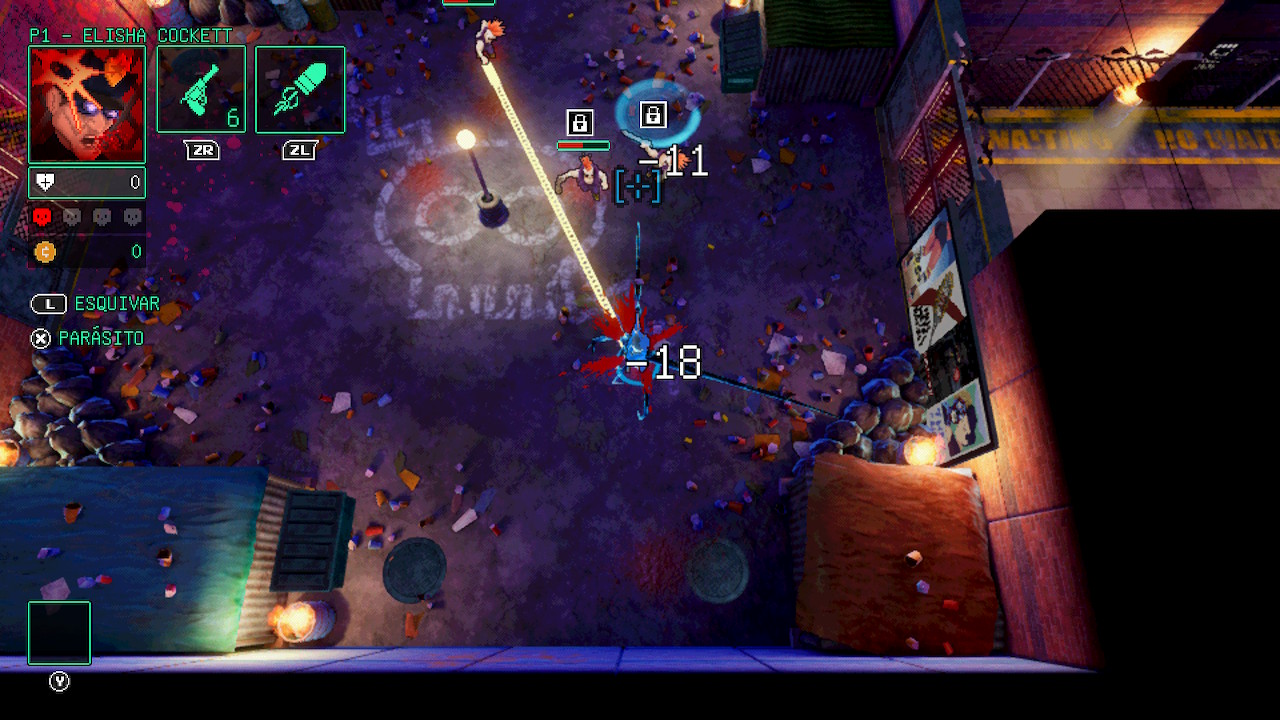Image resolution: width=1280 pixels, height=720 pixels.
Task: Activate the rocket secondary weapon slot
Action: pos(300,89)
